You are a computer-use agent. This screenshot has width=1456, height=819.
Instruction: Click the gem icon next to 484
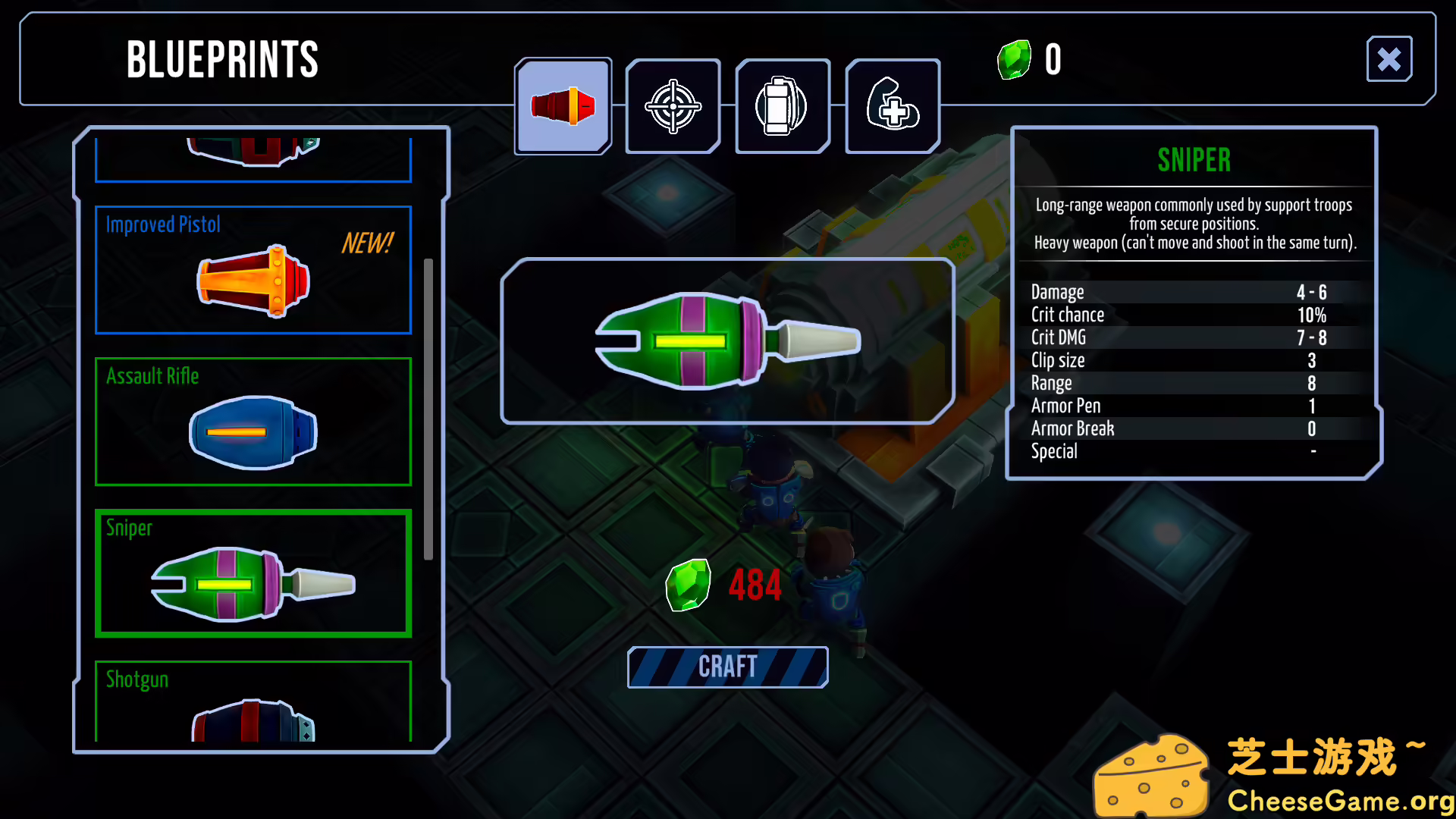689,584
